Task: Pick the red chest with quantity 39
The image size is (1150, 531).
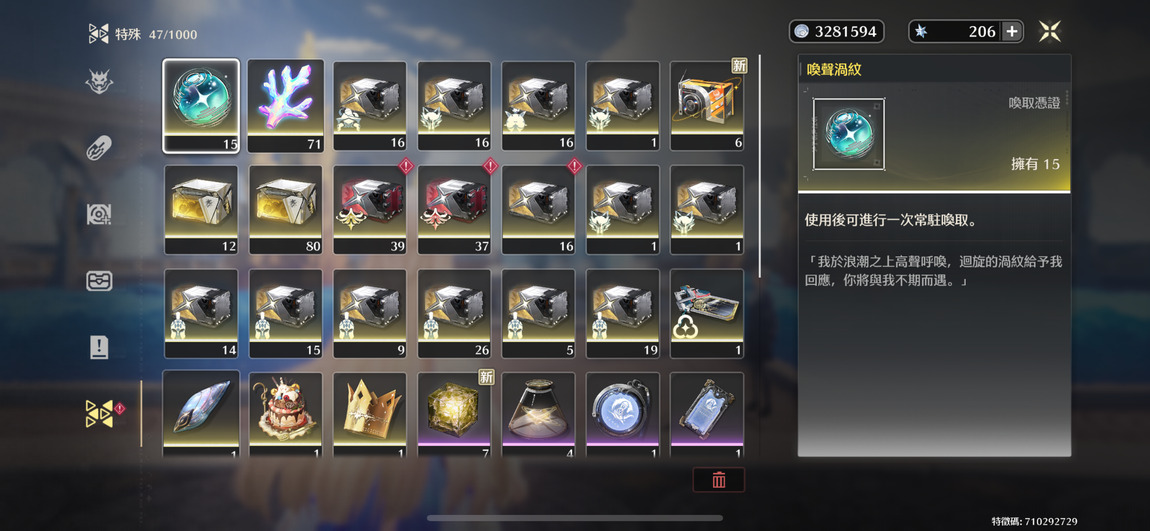Action: pos(370,210)
